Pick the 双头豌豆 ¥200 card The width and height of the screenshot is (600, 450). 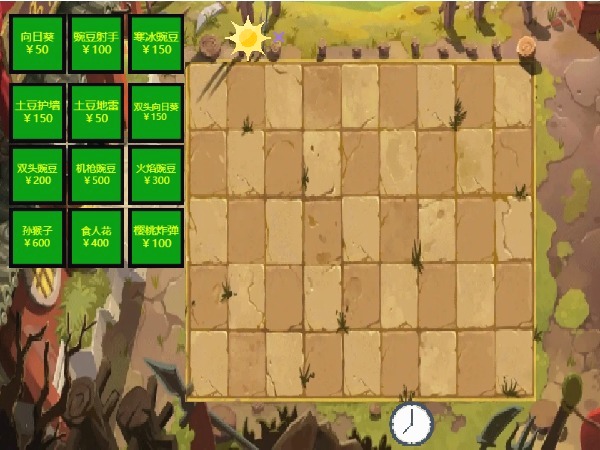click(x=38, y=174)
